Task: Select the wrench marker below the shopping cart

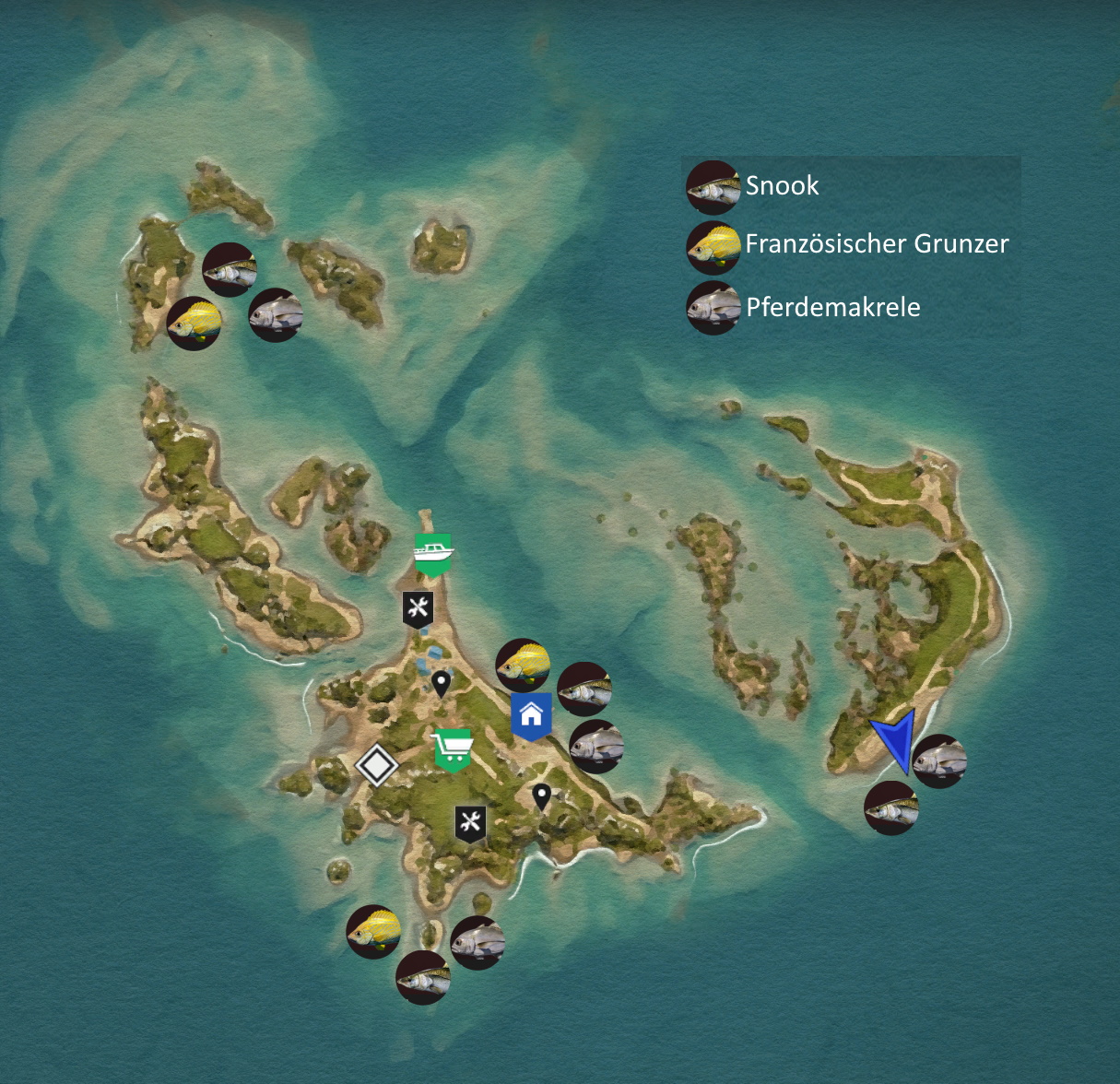Action: pyautogui.click(x=471, y=822)
